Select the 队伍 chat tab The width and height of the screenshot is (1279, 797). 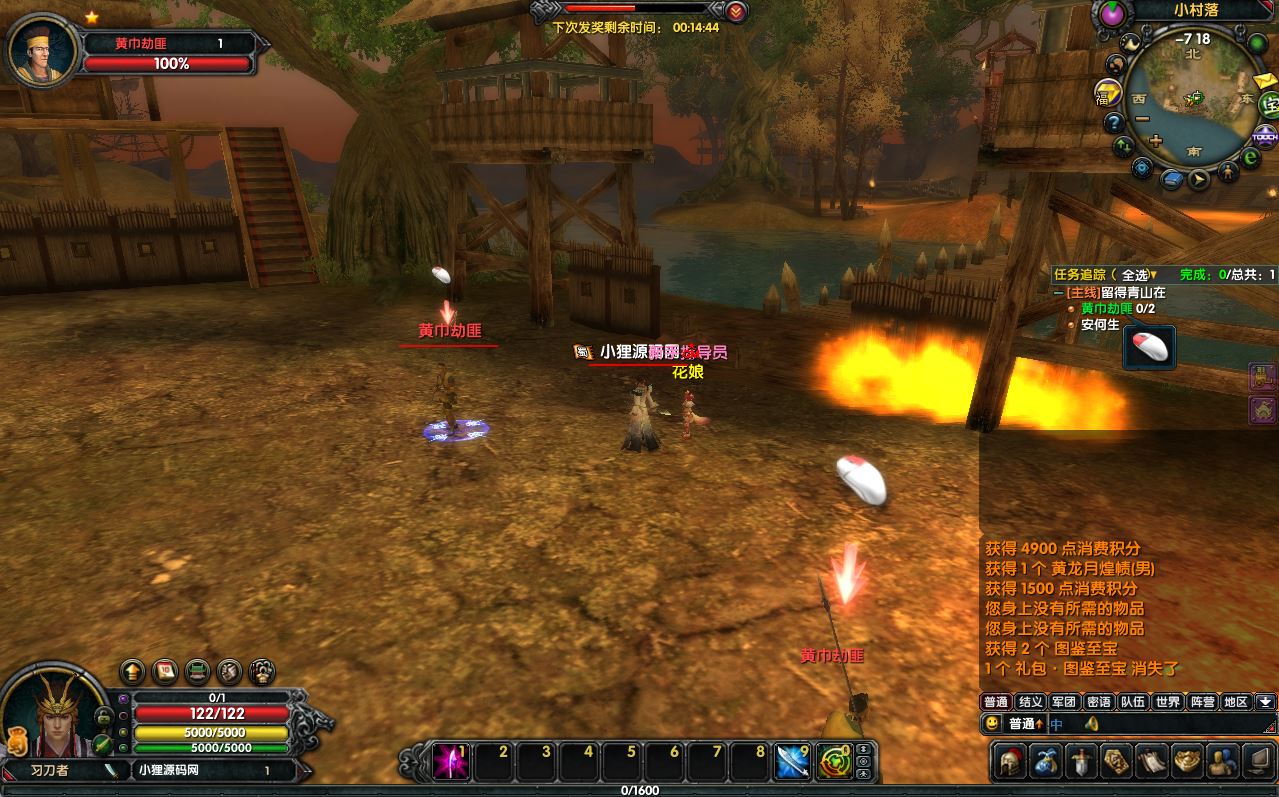click(x=1132, y=702)
